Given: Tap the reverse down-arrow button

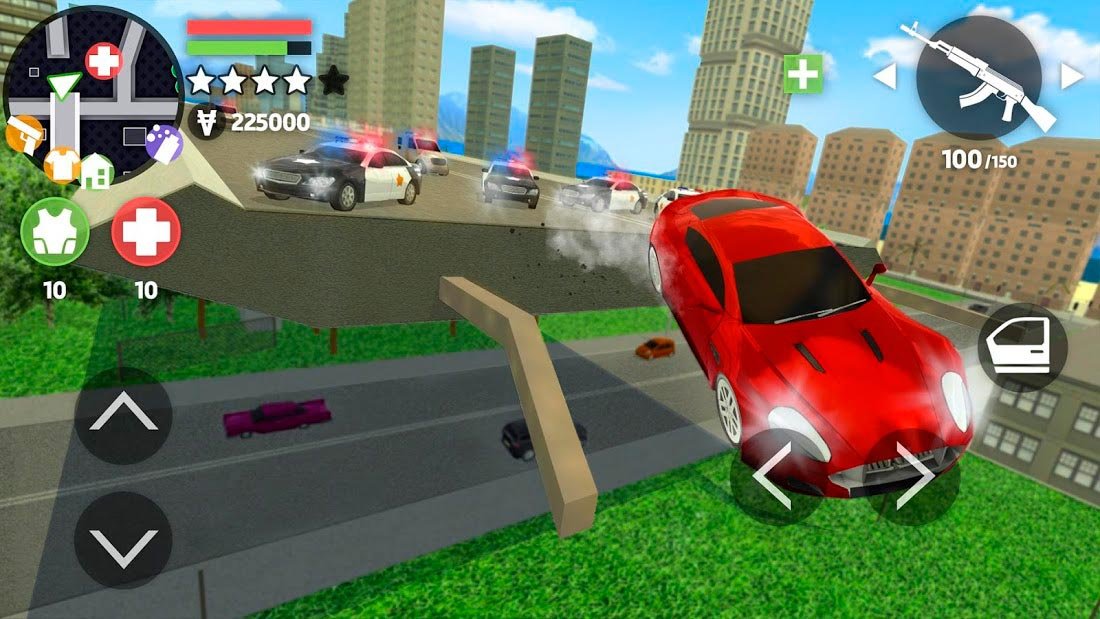Looking at the screenshot, I should click(x=123, y=540).
